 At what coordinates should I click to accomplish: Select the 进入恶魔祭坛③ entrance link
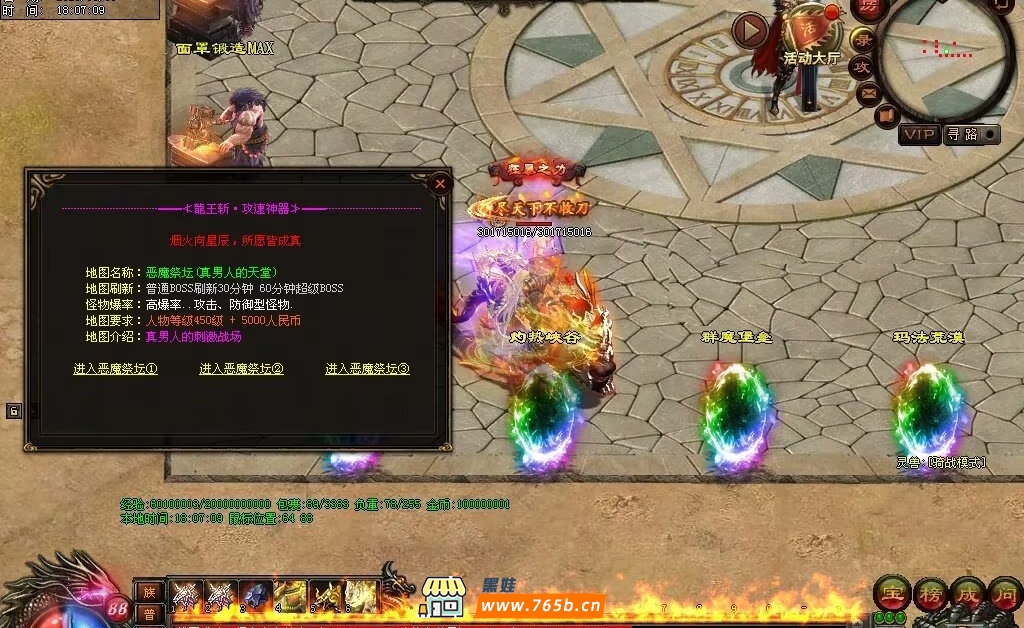click(x=368, y=369)
